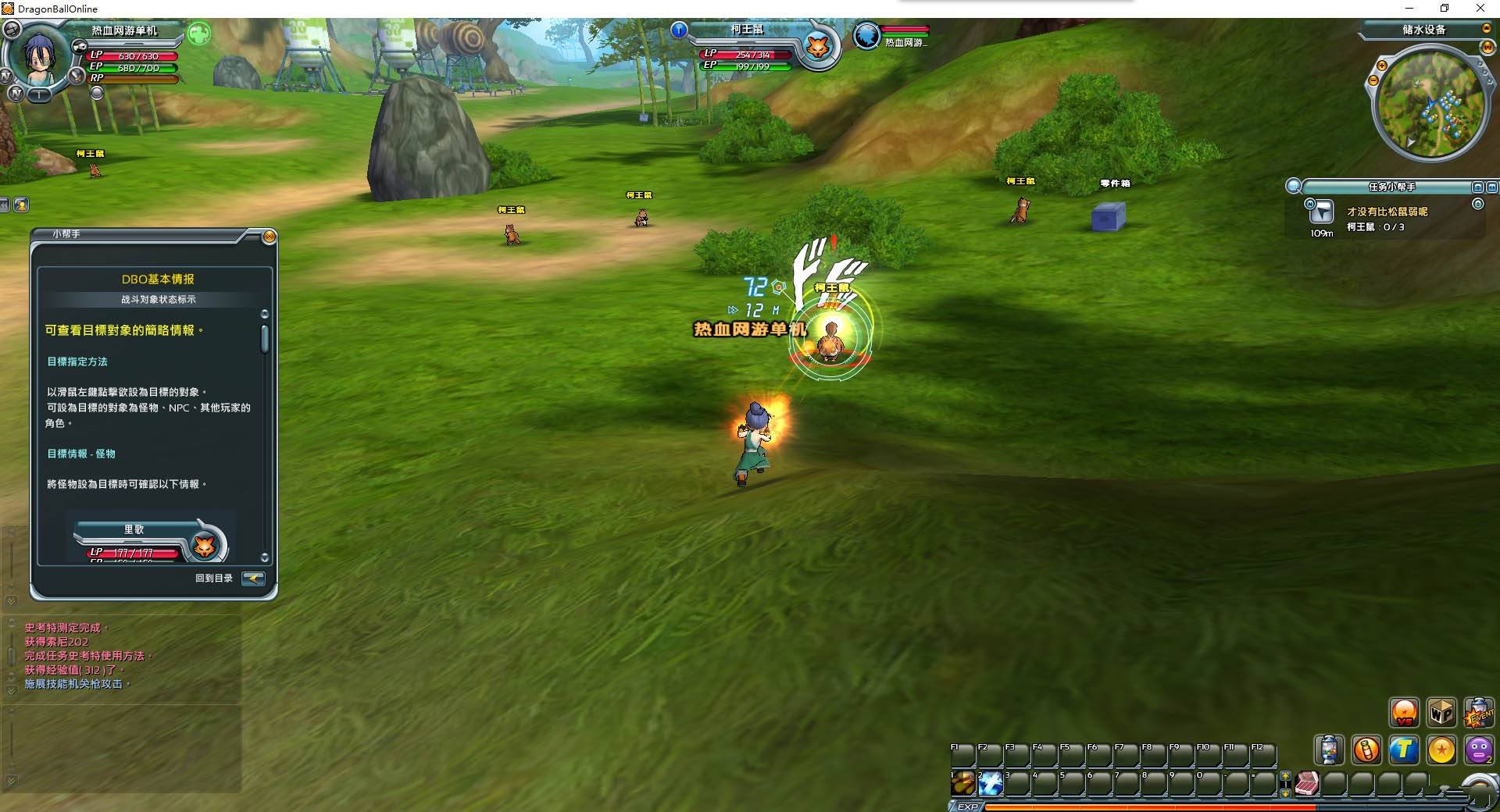Screen dimensions: 1500x812
Task: Click the blue T coin icon
Action: click(1404, 750)
